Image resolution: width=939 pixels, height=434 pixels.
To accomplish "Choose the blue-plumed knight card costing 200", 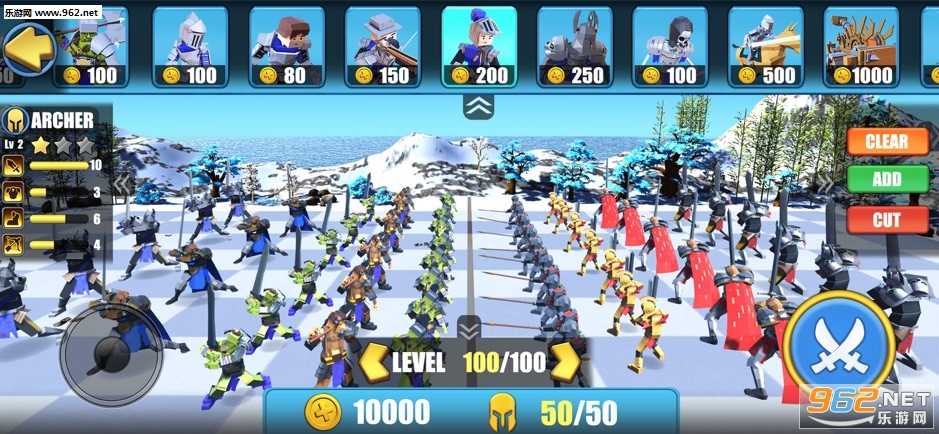I will tap(478, 46).
